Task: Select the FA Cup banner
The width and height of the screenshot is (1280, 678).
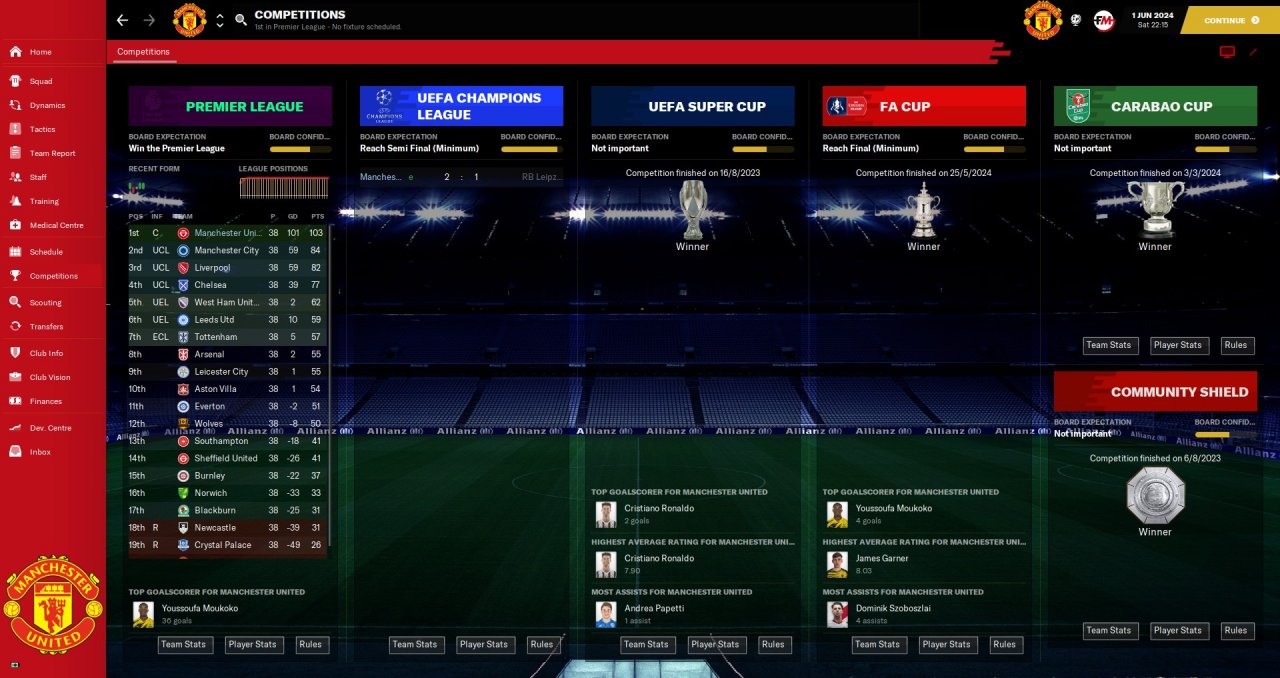Action: pos(924,106)
